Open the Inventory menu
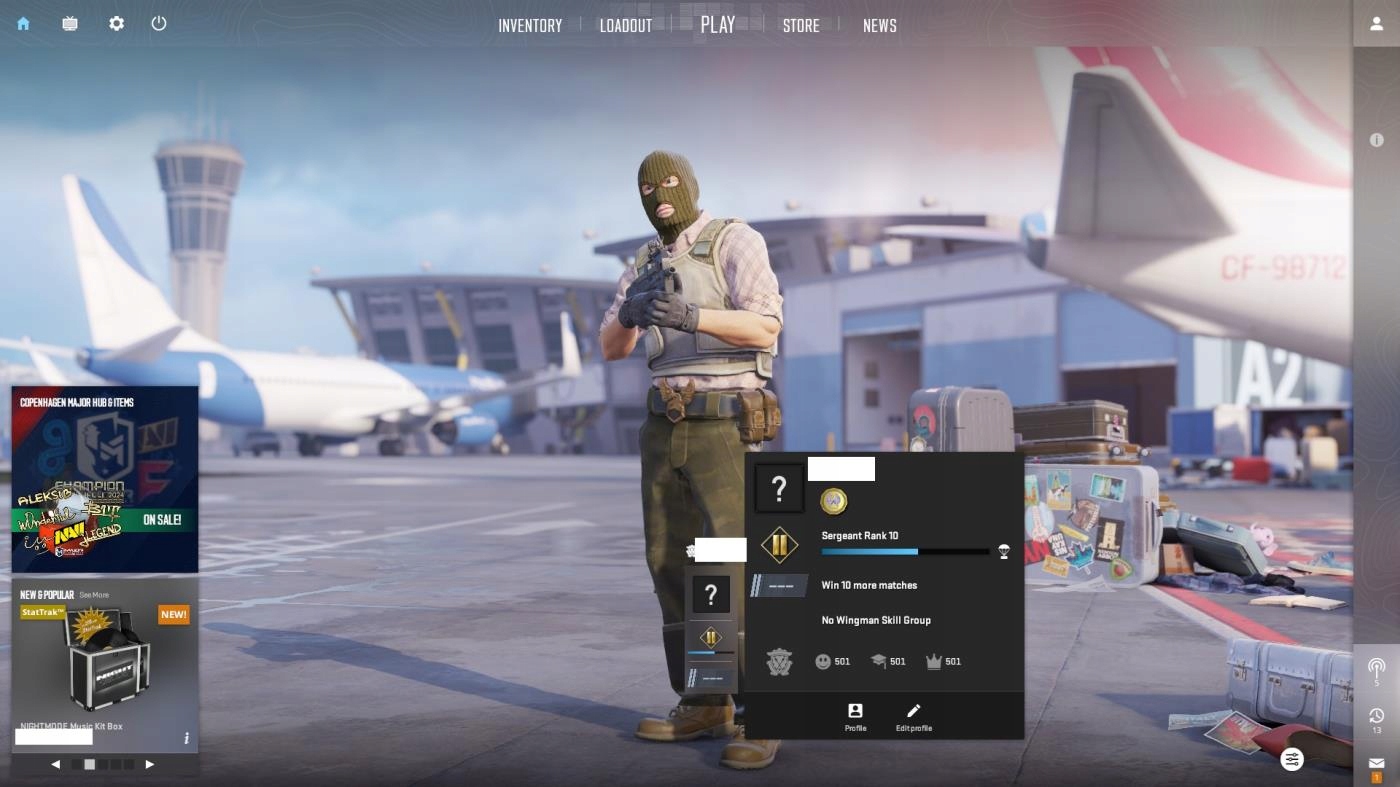The width and height of the screenshot is (1400, 787). [530, 26]
